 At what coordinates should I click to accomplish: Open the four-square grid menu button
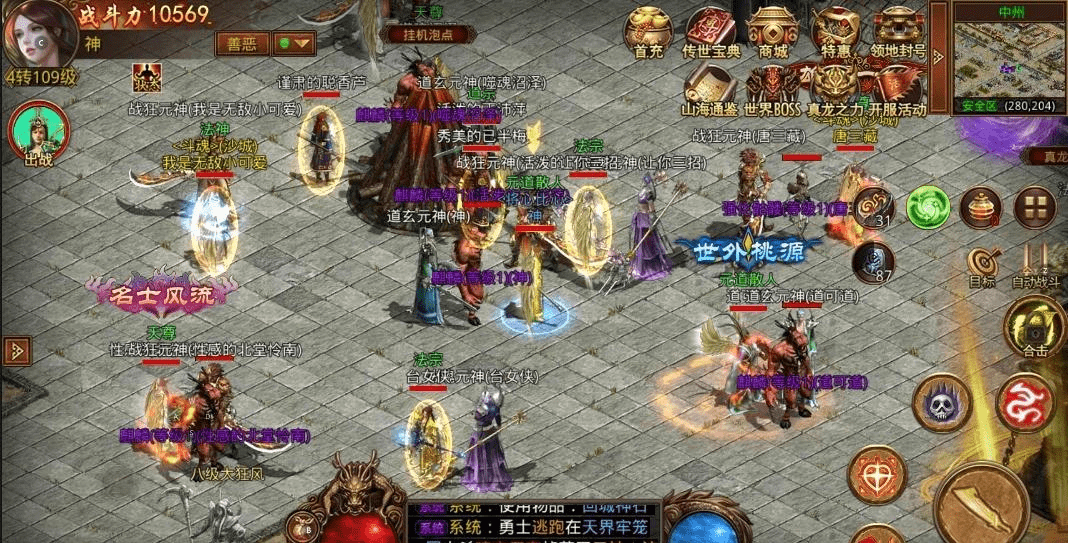[x=1034, y=207]
